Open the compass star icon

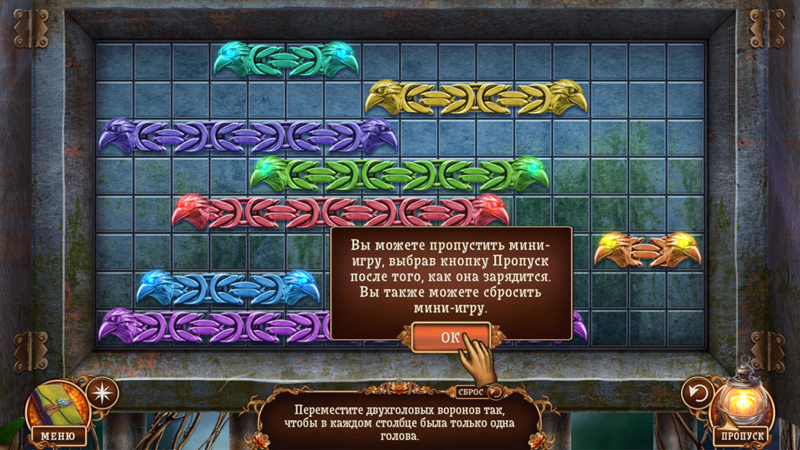(102, 392)
